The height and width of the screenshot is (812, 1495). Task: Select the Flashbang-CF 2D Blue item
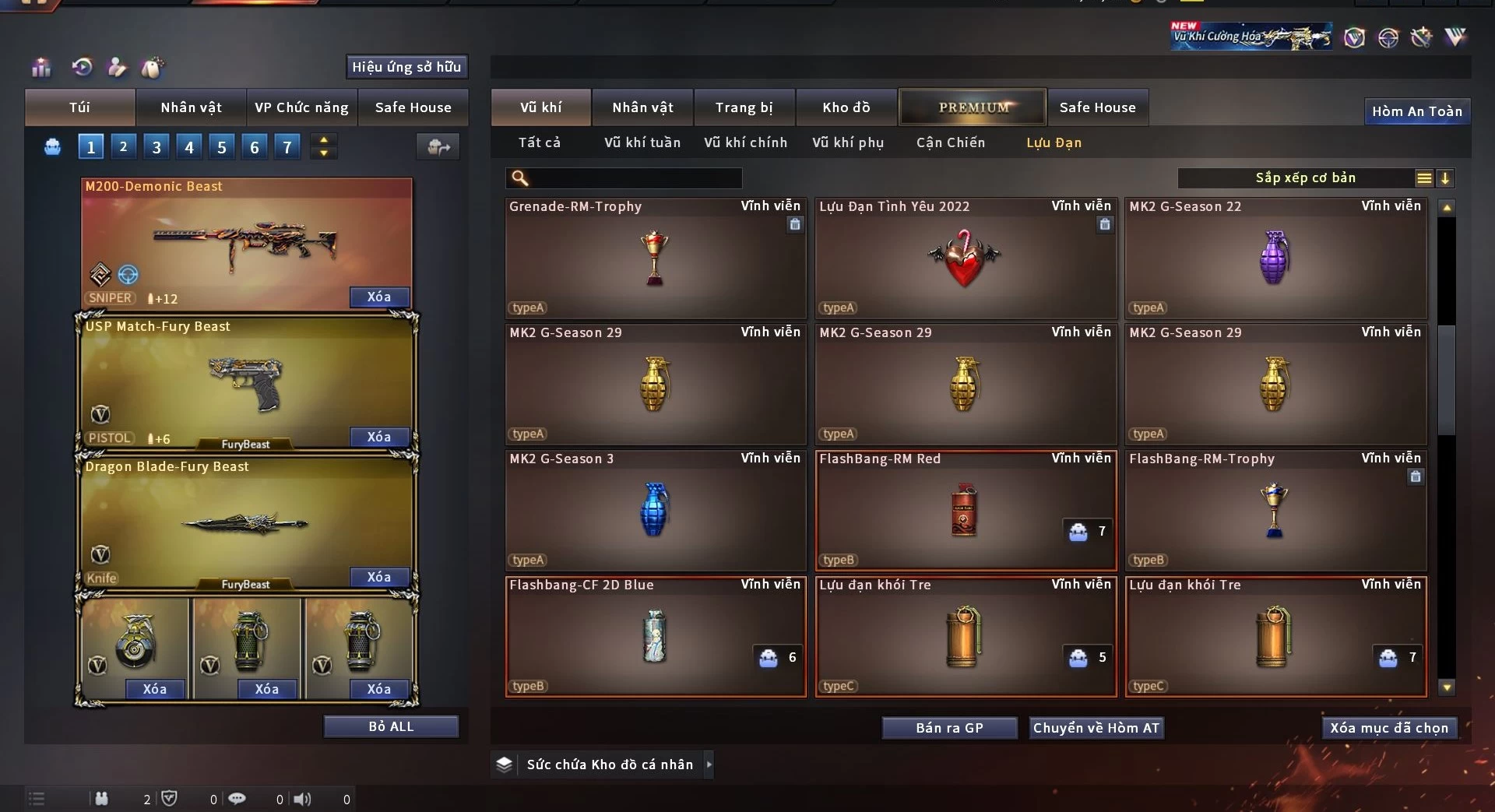tap(655, 637)
